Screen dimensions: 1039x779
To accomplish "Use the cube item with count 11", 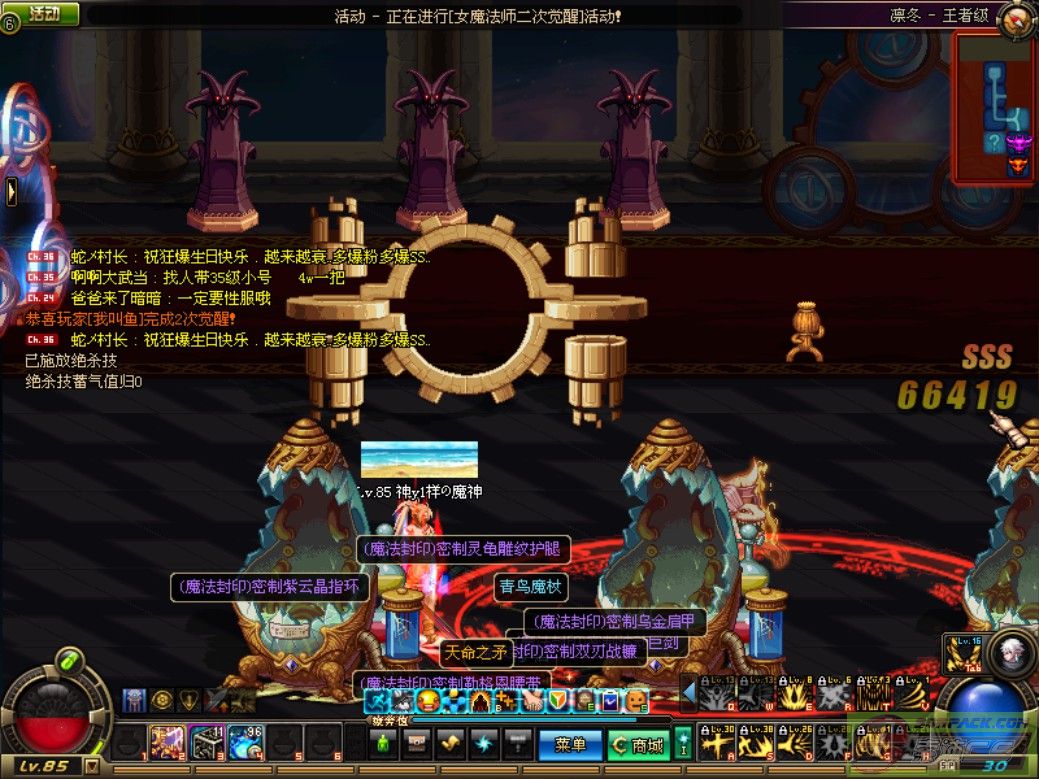I will [x=207, y=743].
